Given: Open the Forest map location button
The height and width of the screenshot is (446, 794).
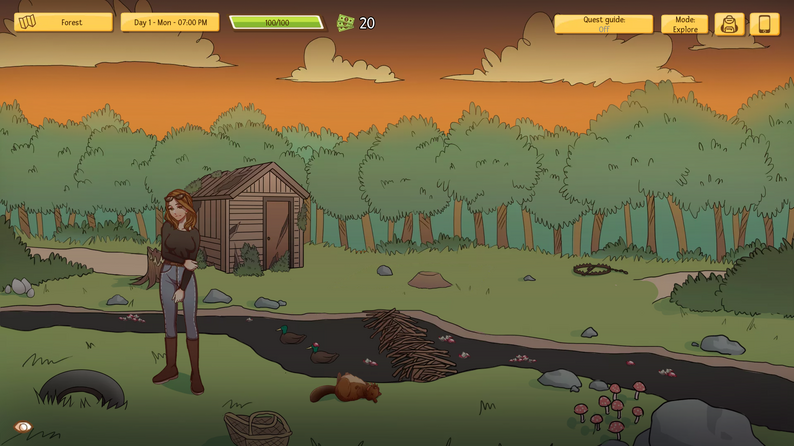Looking at the screenshot, I should click(x=63, y=22).
